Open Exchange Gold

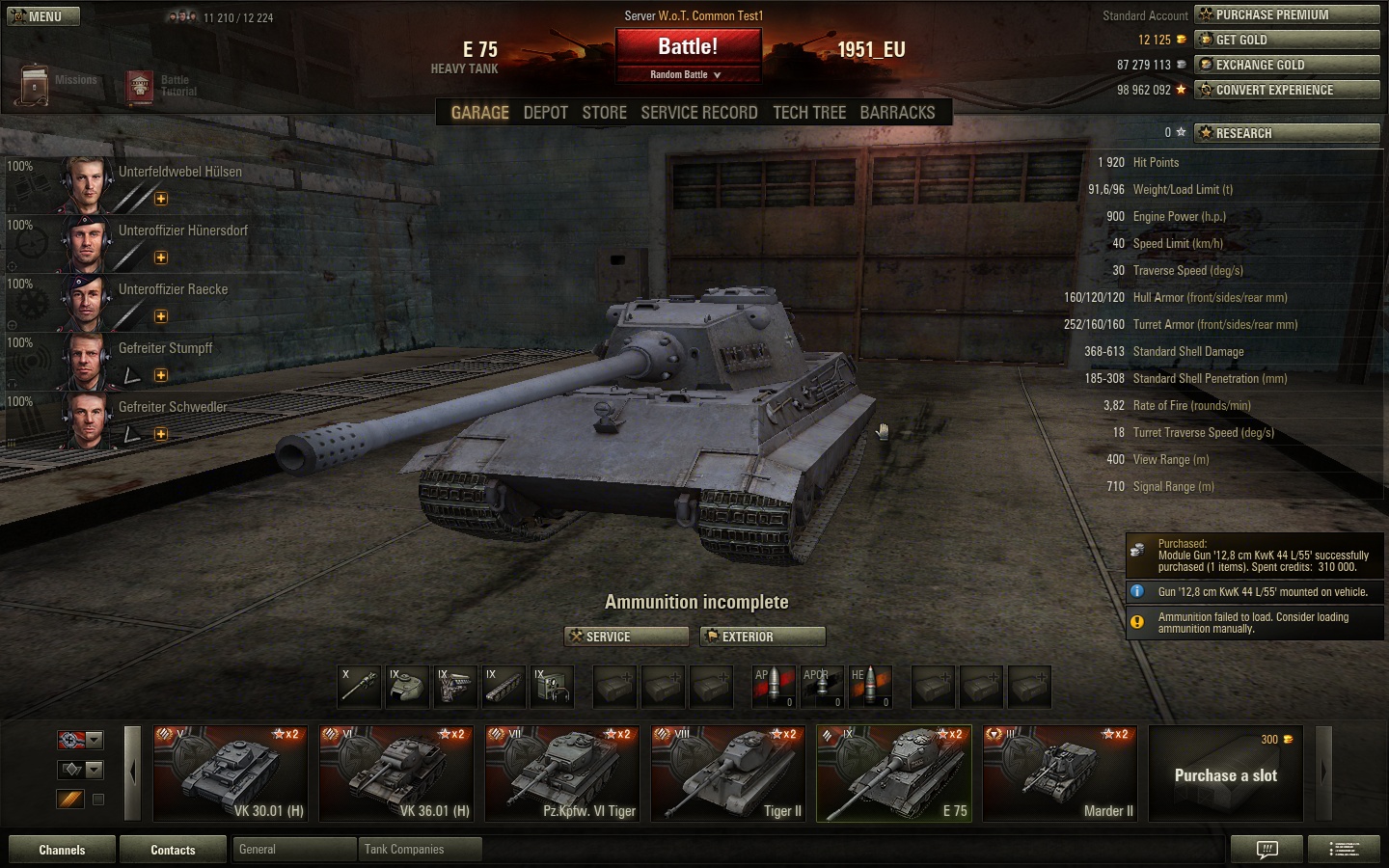click(1287, 65)
